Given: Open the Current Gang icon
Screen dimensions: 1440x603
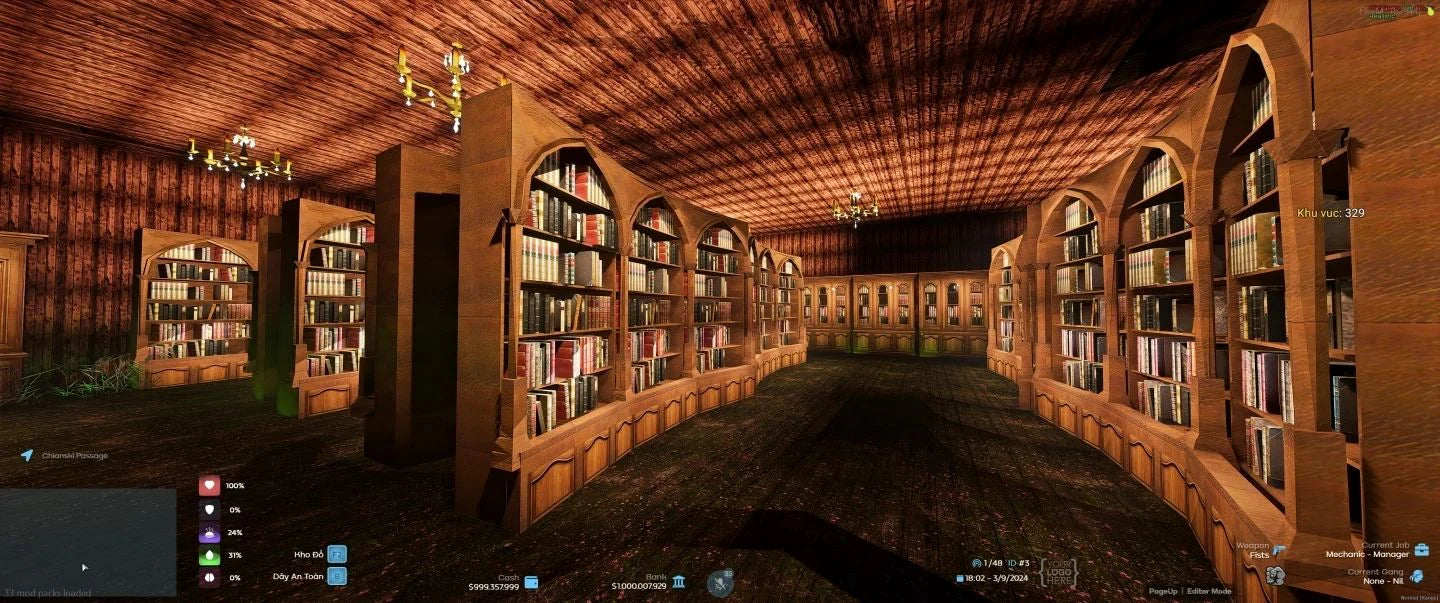Looking at the screenshot, I should pyautogui.click(x=1416, y=576).
